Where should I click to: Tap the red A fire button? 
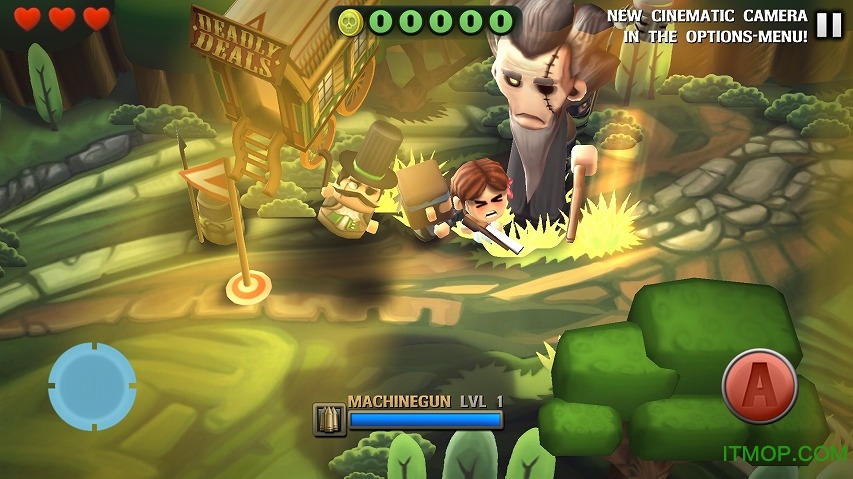point(759,386)
